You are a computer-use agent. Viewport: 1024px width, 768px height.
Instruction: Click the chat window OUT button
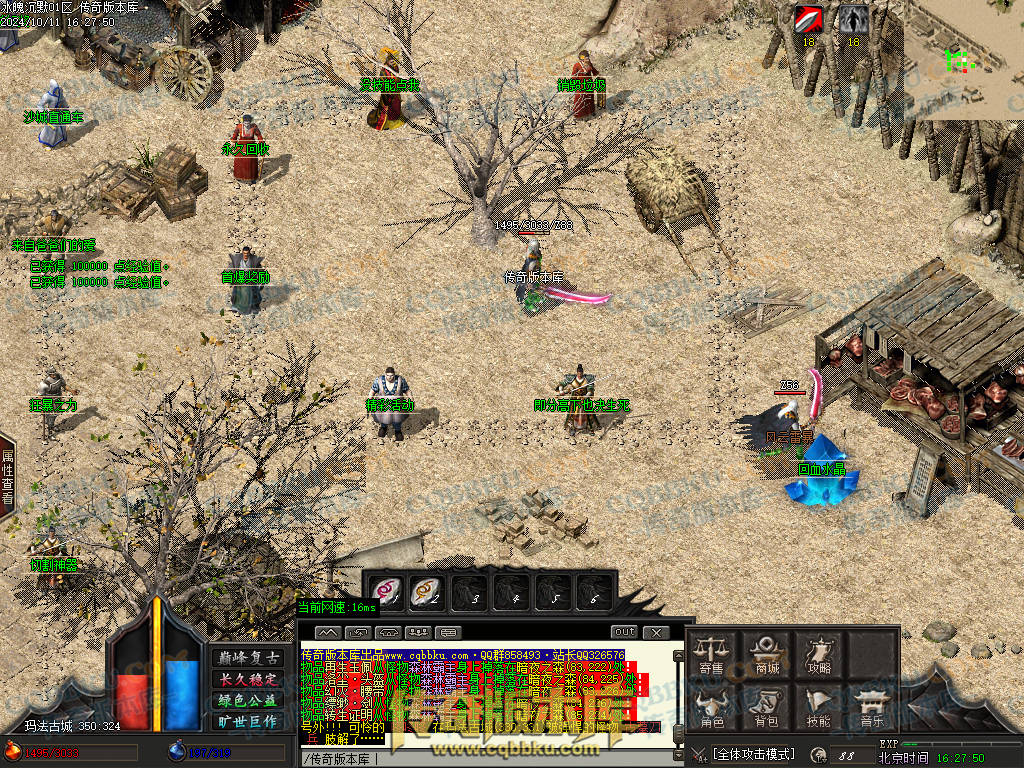624,632
